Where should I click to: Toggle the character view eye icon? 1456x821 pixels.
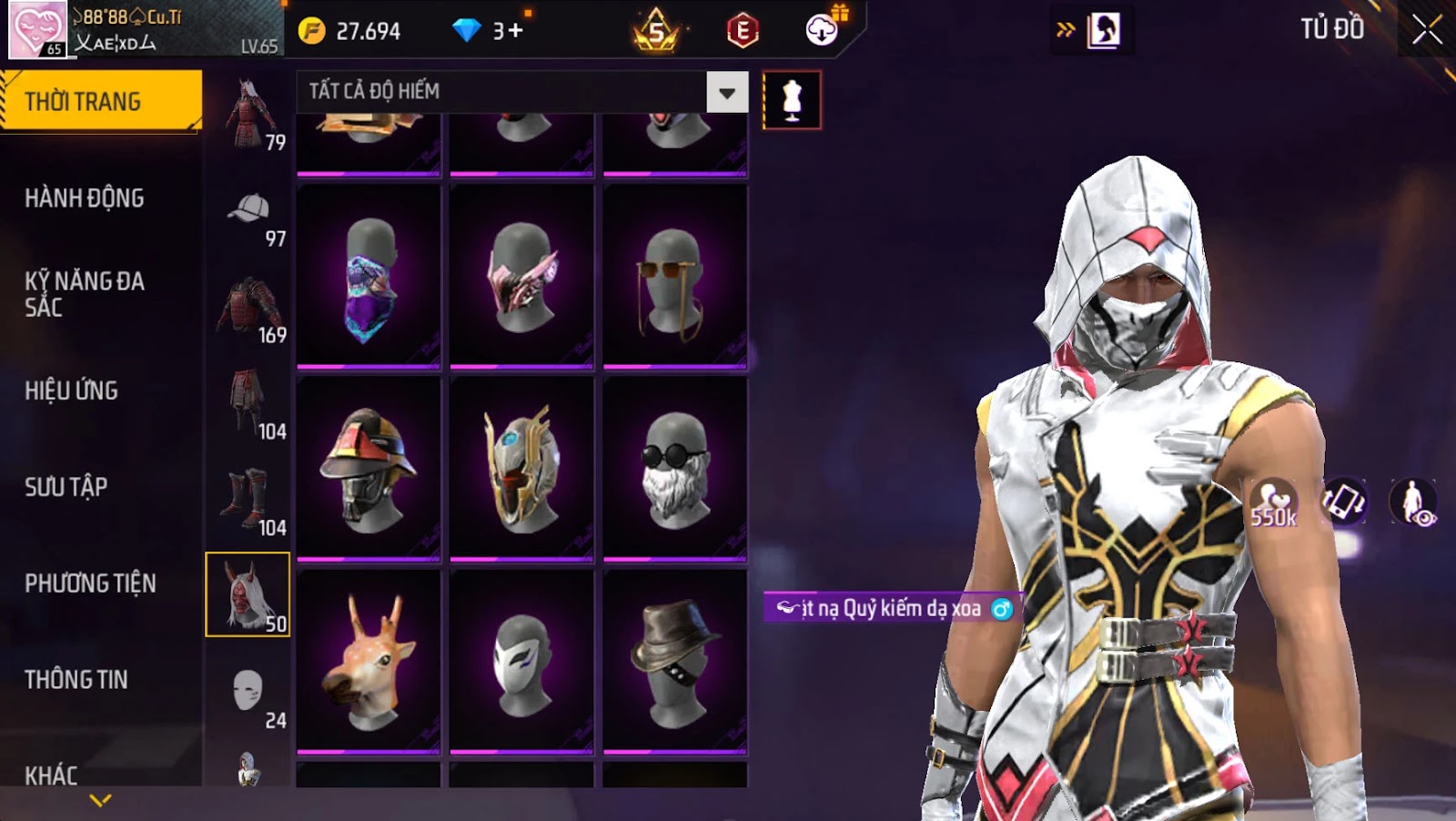(x=1413, y=502)
